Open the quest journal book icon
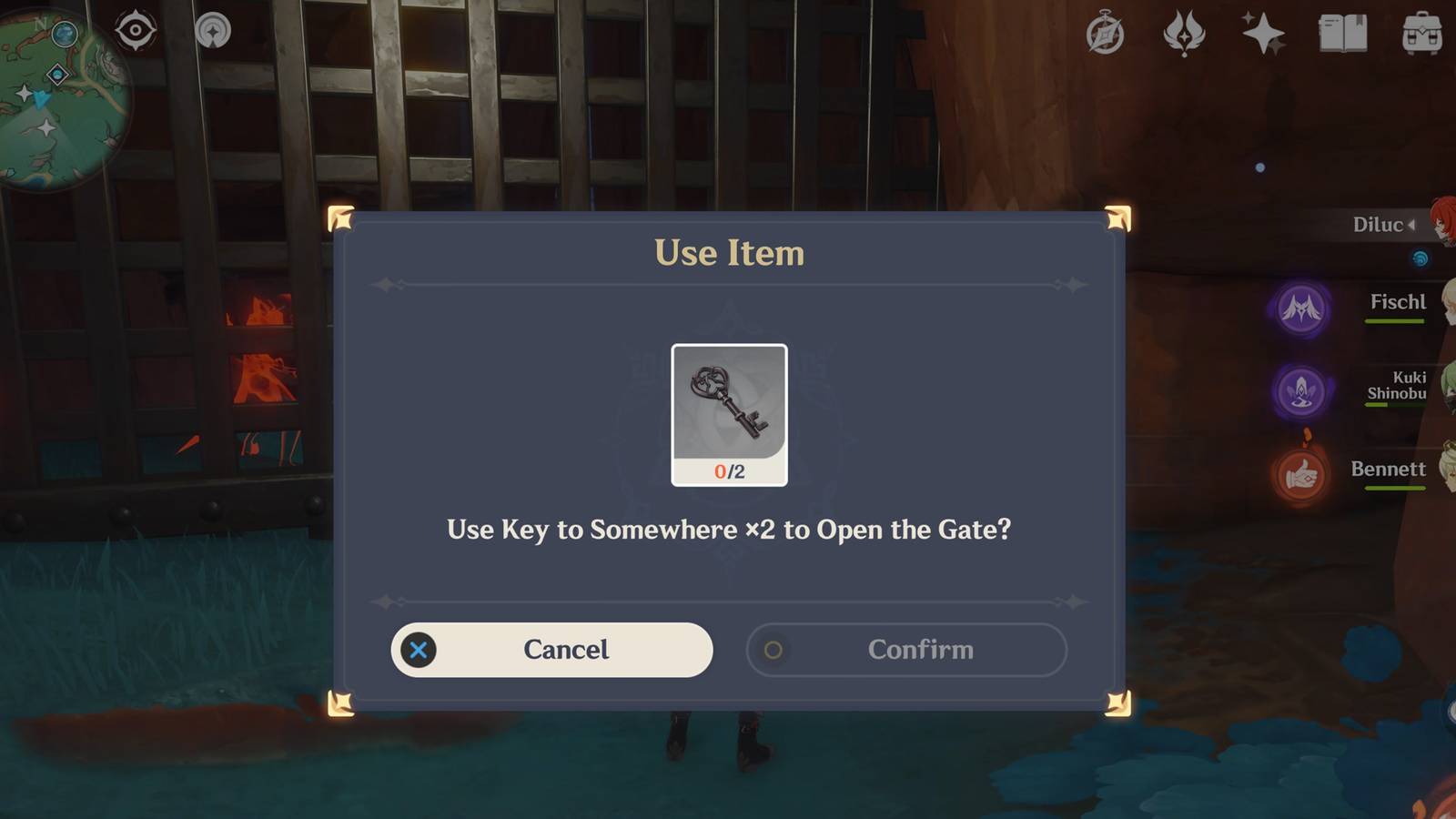The width and height of the screenshot is (1456, 819). (1341, 34)
